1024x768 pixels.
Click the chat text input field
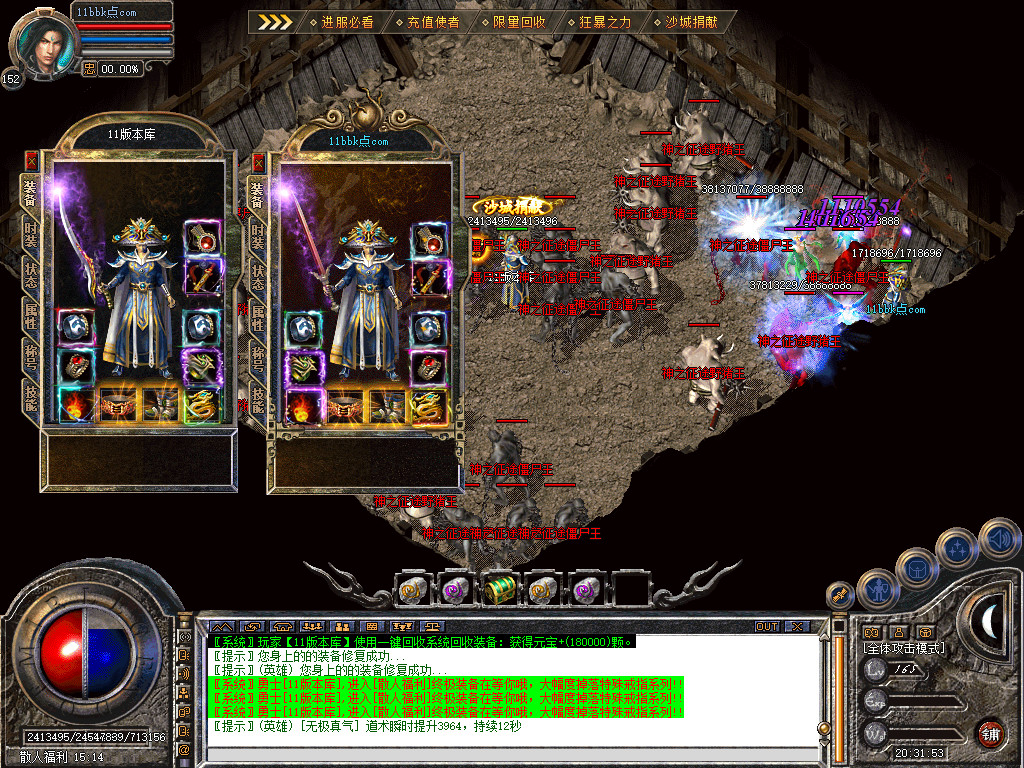pyautogui.click(x=515, y=749)
